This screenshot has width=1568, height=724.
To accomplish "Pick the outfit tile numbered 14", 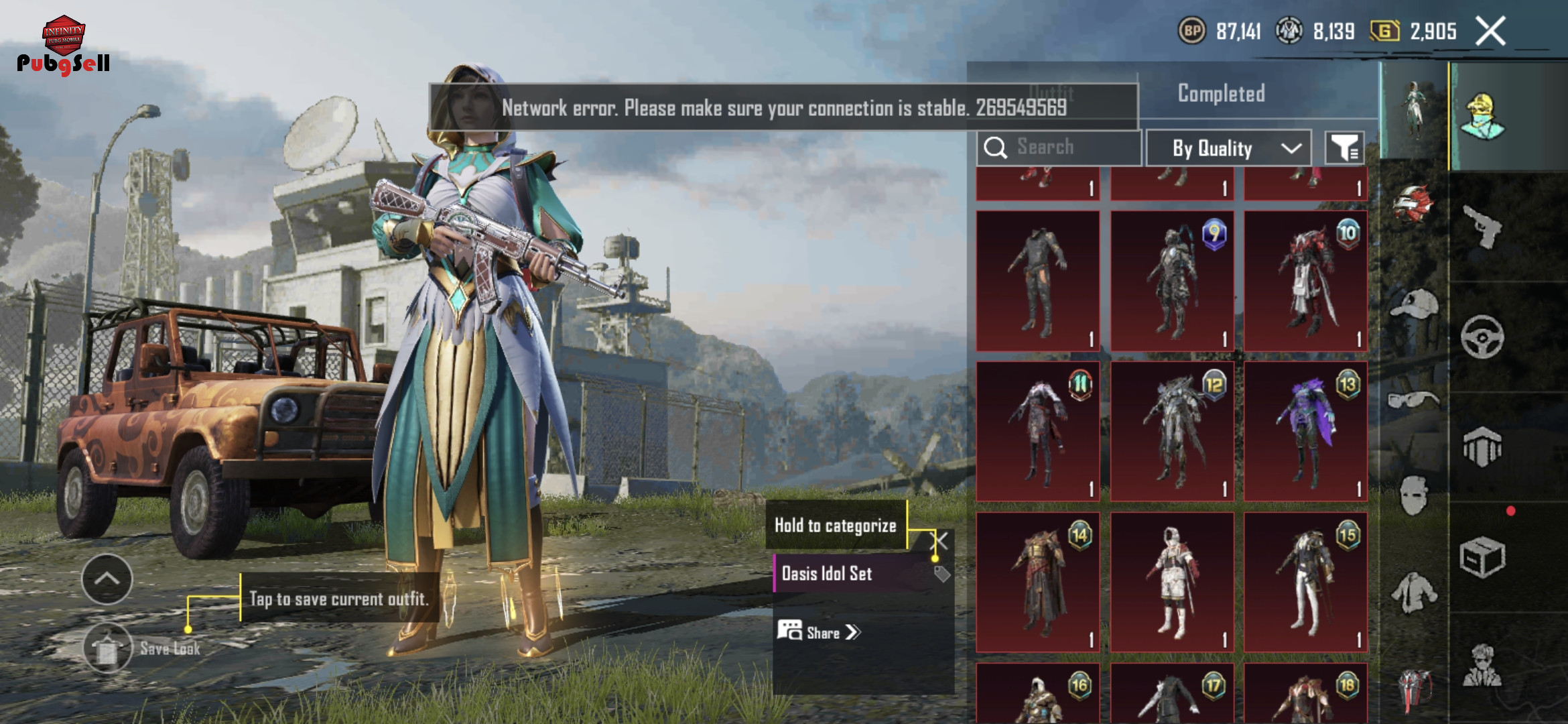I will (1037, 582).
